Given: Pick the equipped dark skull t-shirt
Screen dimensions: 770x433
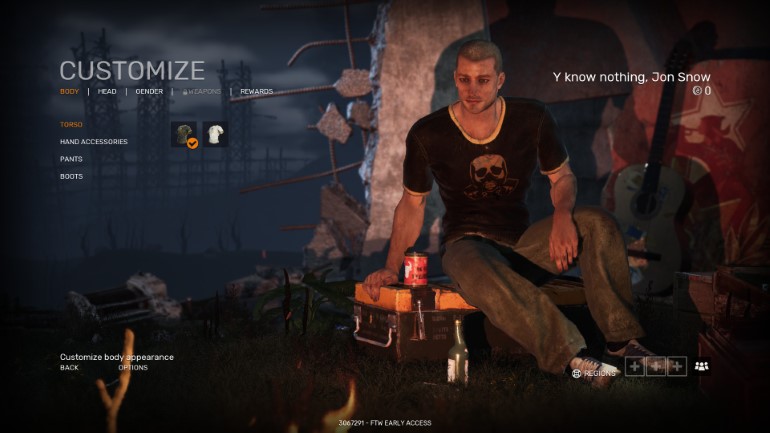Looking at the screenshot, I should 183,134.
